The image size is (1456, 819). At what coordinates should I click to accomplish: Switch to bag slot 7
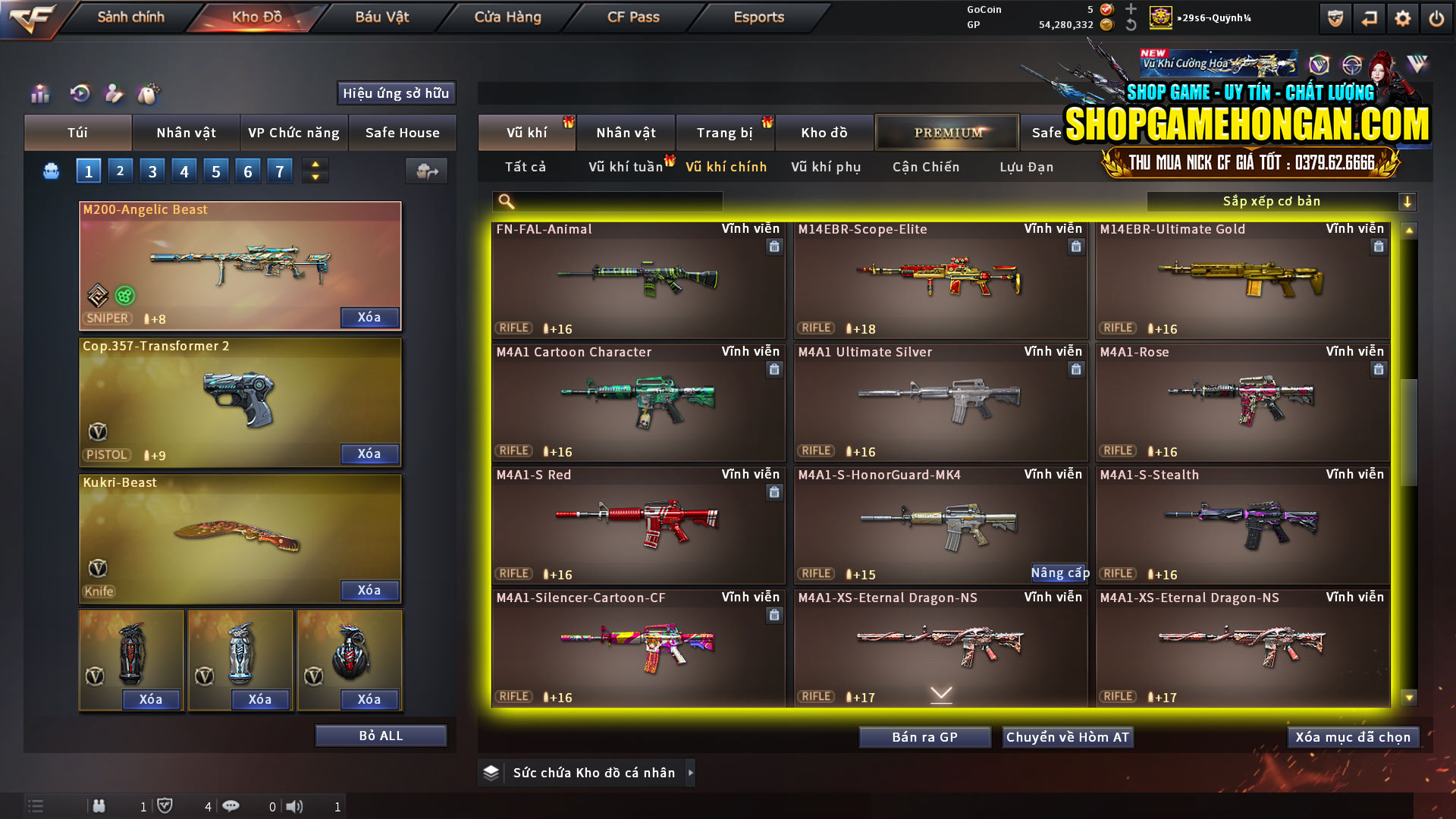(279, 171)
